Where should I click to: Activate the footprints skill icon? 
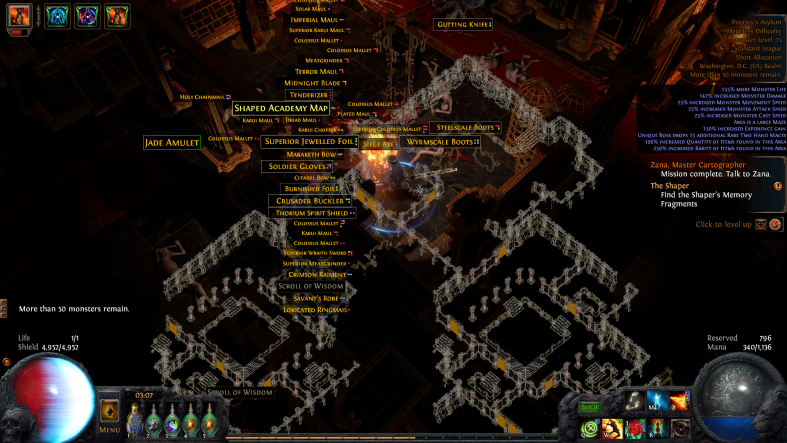634,402
